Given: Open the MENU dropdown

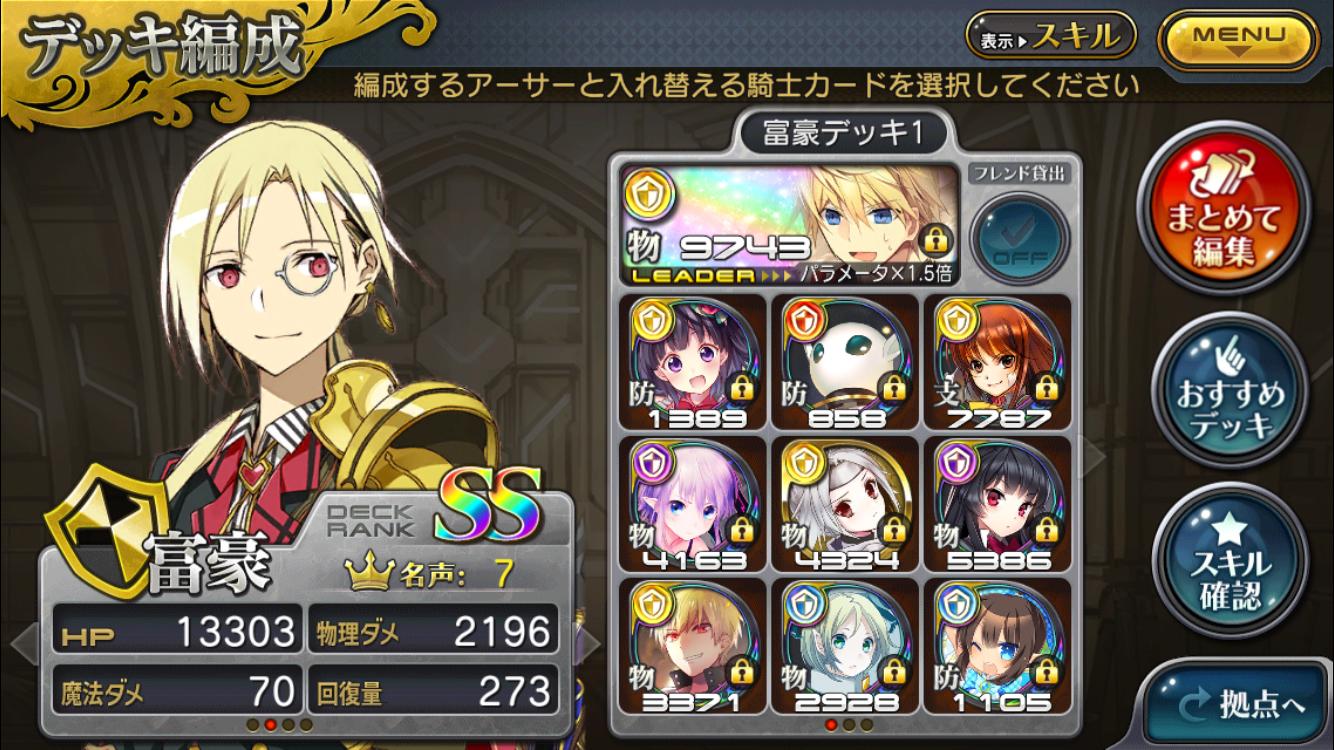Looking at the screenshot, I should coord(1237,37).
